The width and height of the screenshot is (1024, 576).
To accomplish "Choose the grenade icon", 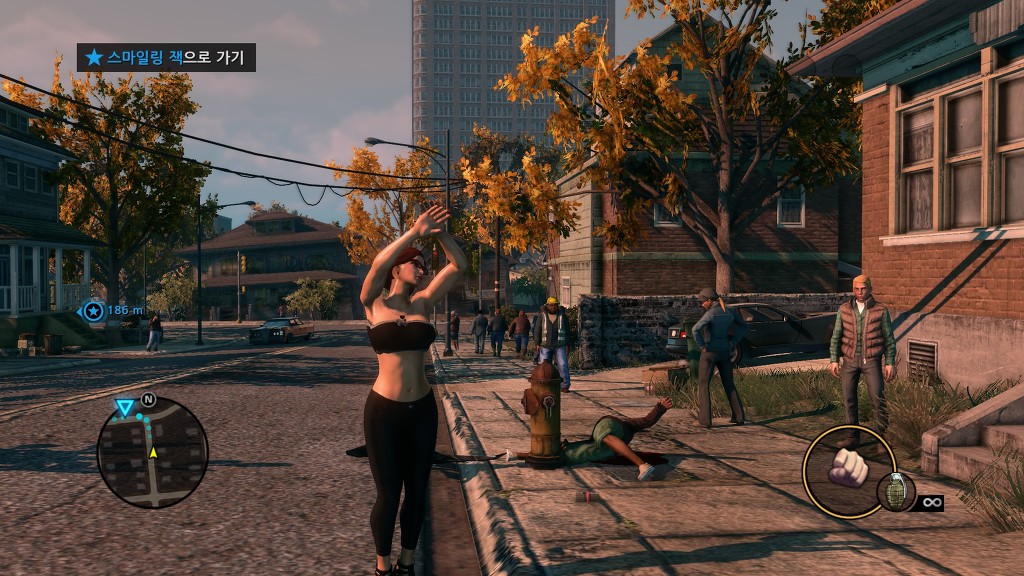I will click(895, 492).
